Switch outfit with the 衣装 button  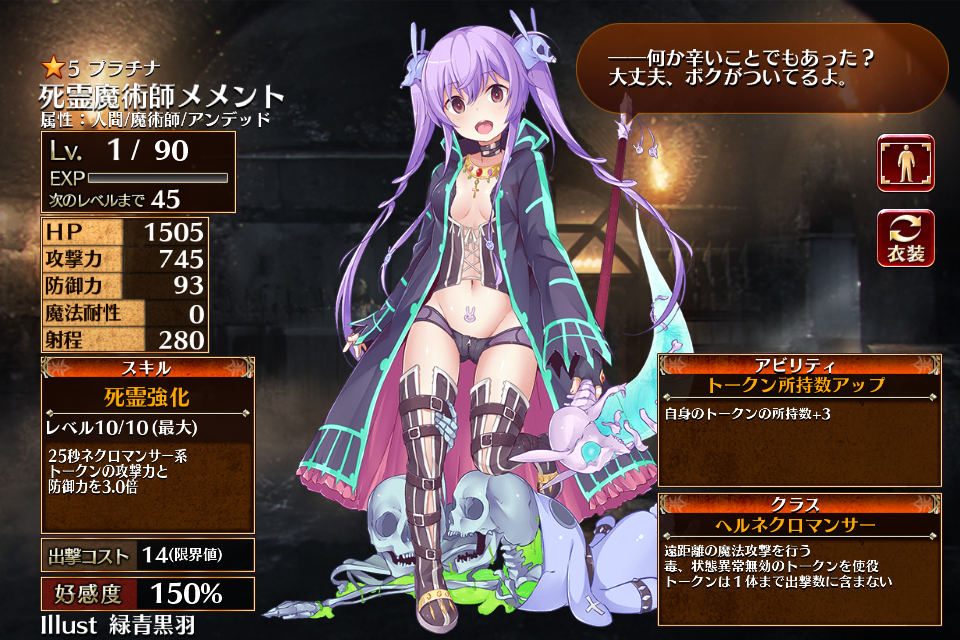[905, 240]
